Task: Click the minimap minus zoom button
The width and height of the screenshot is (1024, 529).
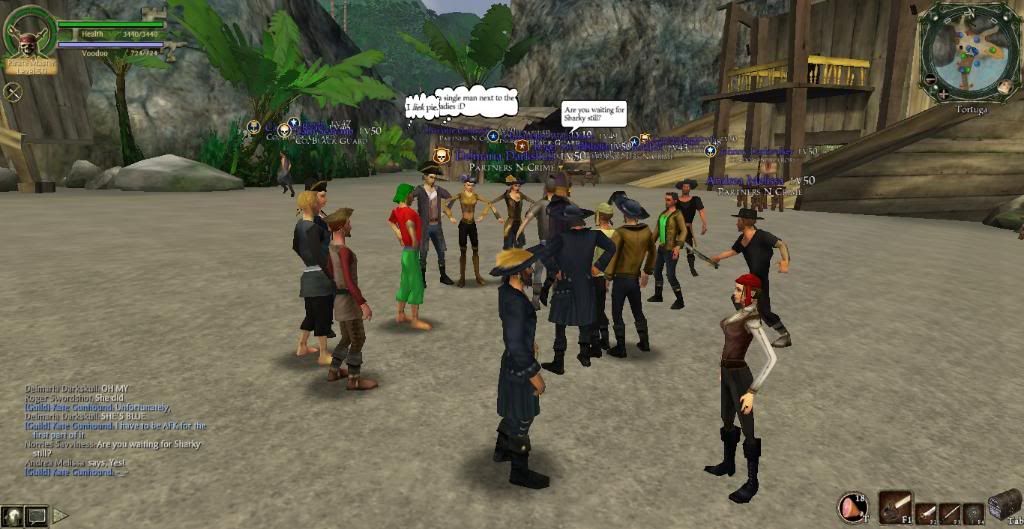Action: click(929, 78)
